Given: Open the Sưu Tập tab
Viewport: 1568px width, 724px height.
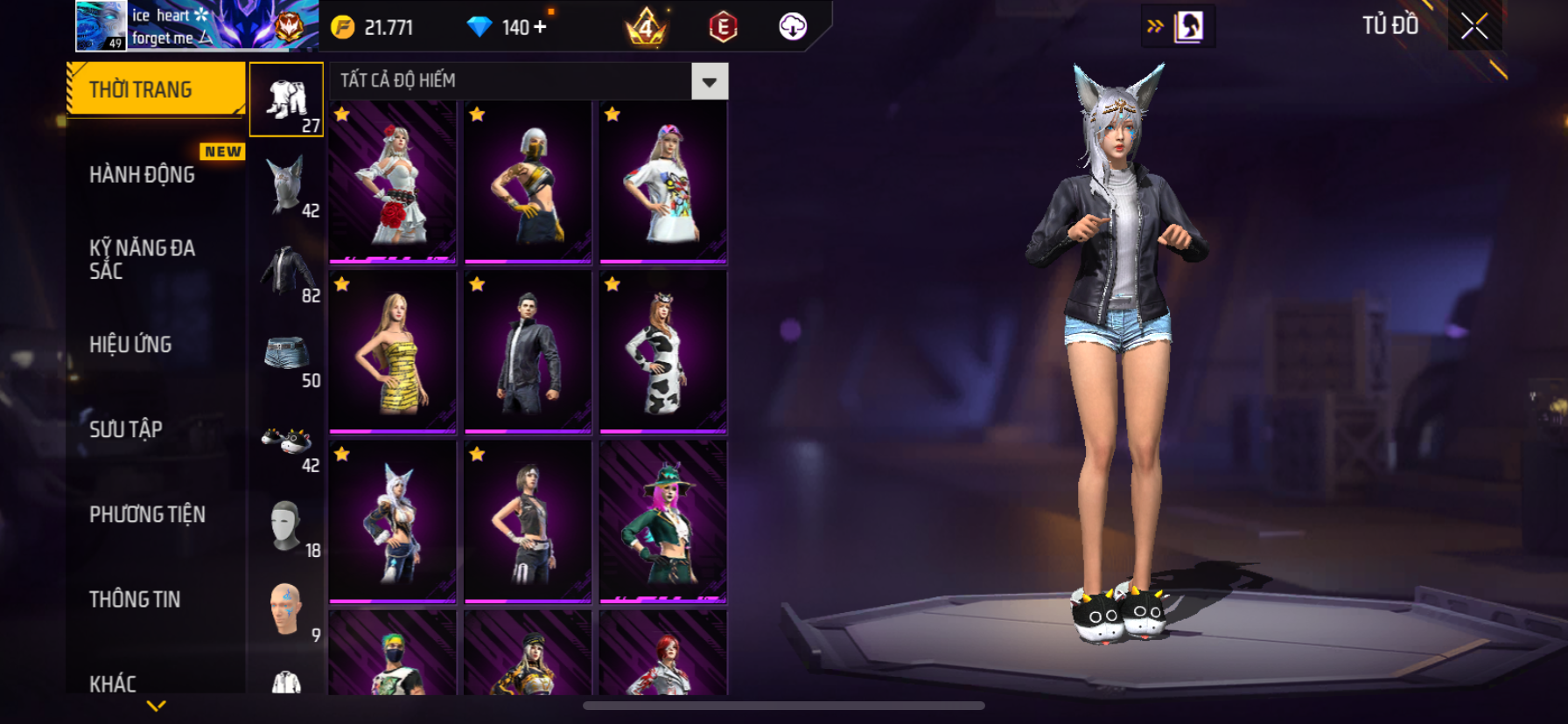Looking at the screenshot, I should pos(126,429).
